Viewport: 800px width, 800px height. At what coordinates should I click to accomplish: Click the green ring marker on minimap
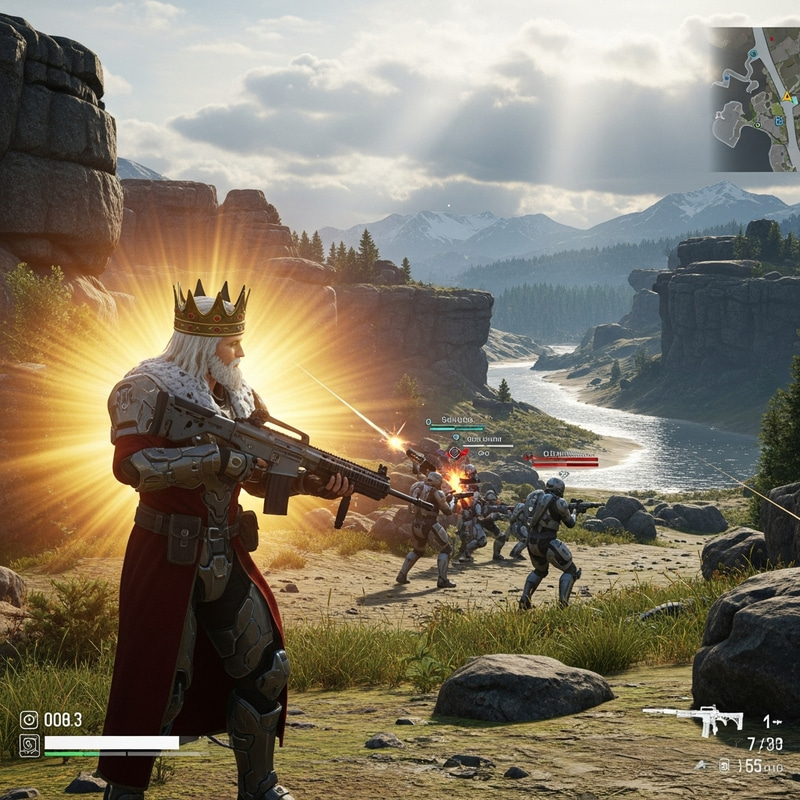click(758, 124)
